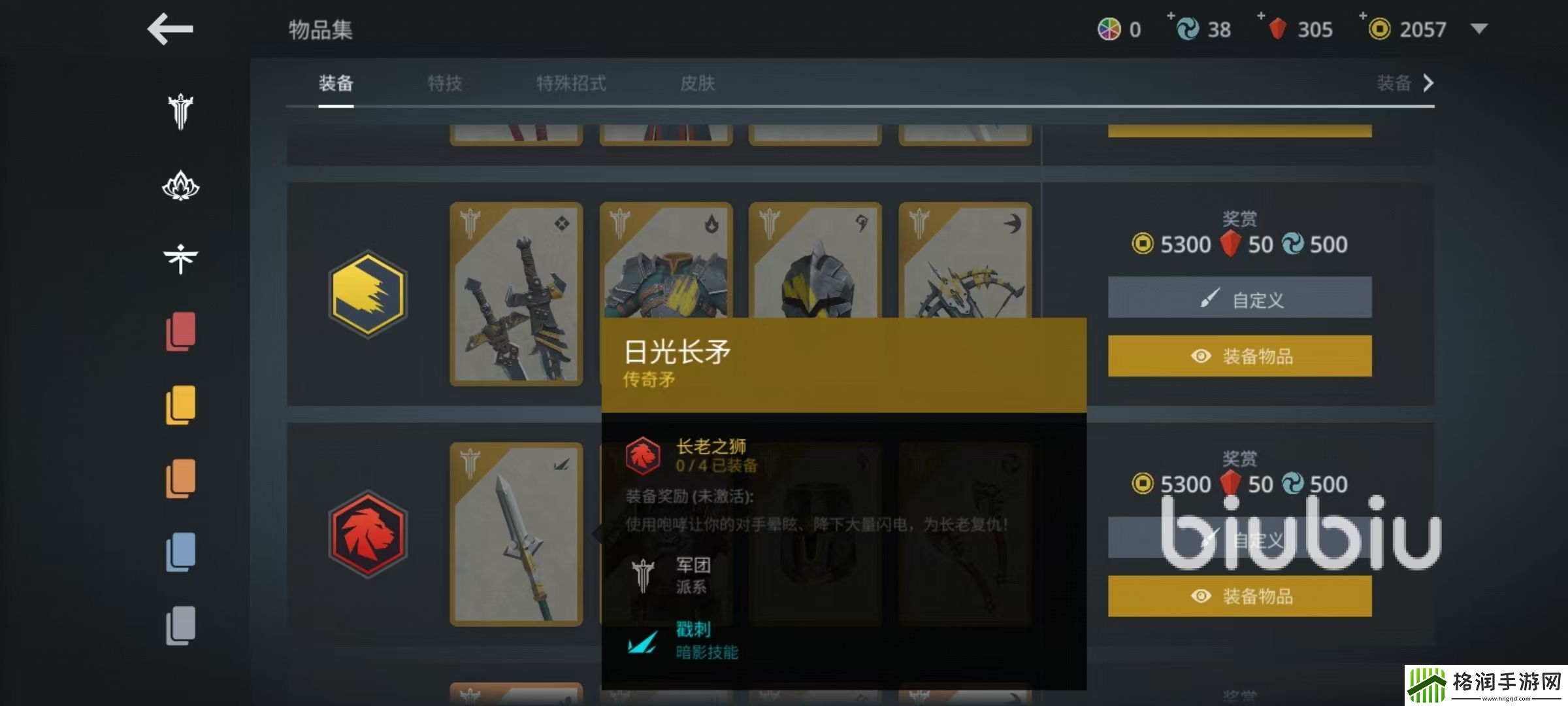Expand 装备 using the right chevron

tap(1428, 84)
